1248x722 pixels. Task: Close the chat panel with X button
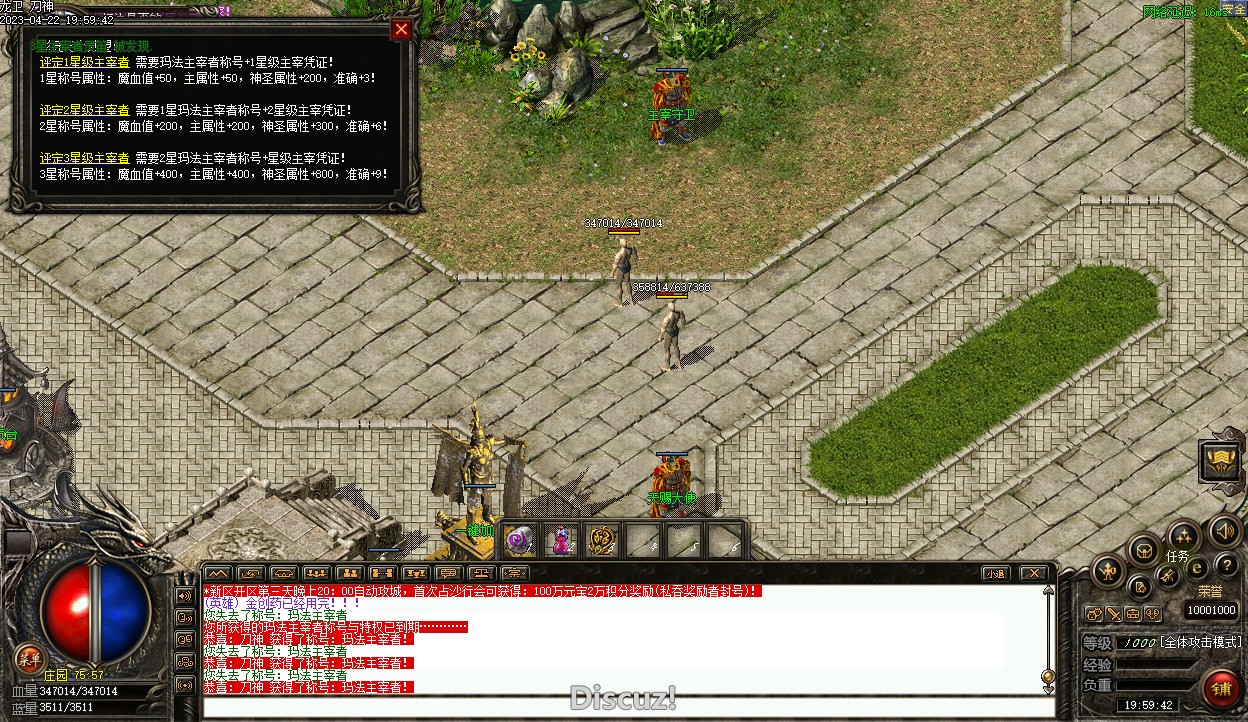click(x=1034, y=573)
